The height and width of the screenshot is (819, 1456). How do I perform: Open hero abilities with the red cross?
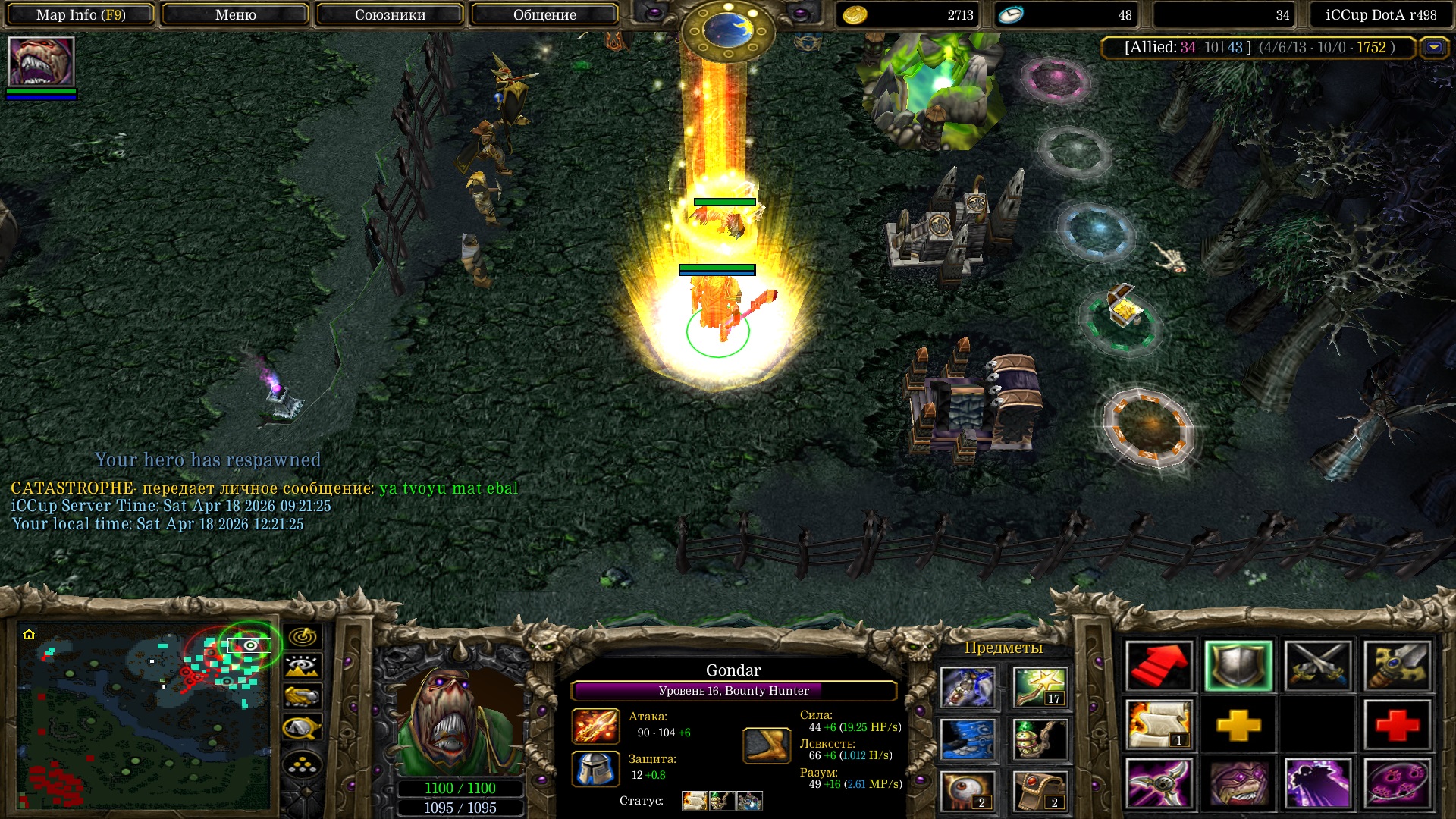(x=1397, y=725)
